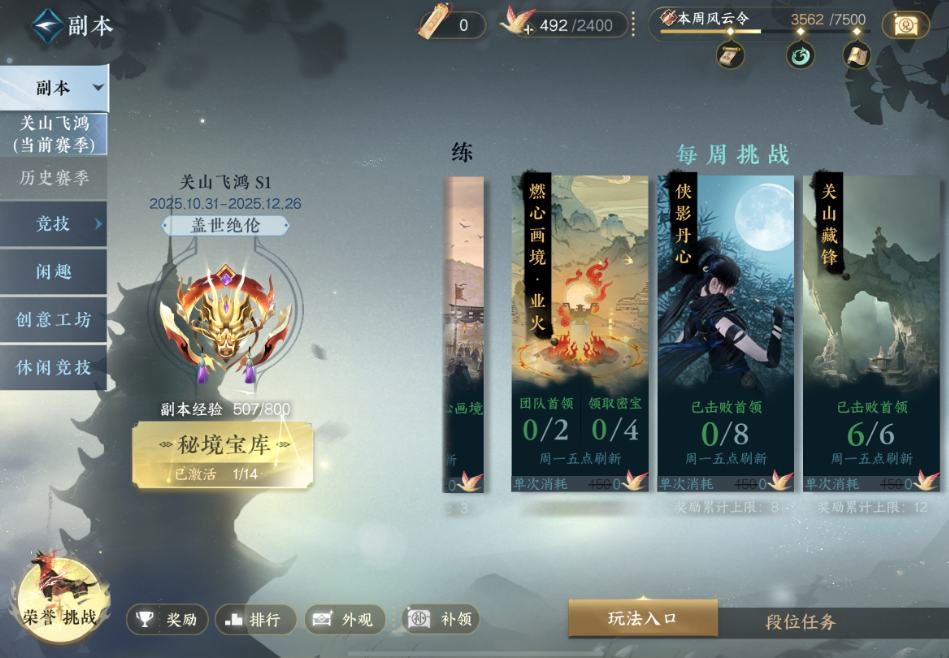Open the 奖励 rewards button
Viewport: 949px width, 658px height.
point(167,620)
